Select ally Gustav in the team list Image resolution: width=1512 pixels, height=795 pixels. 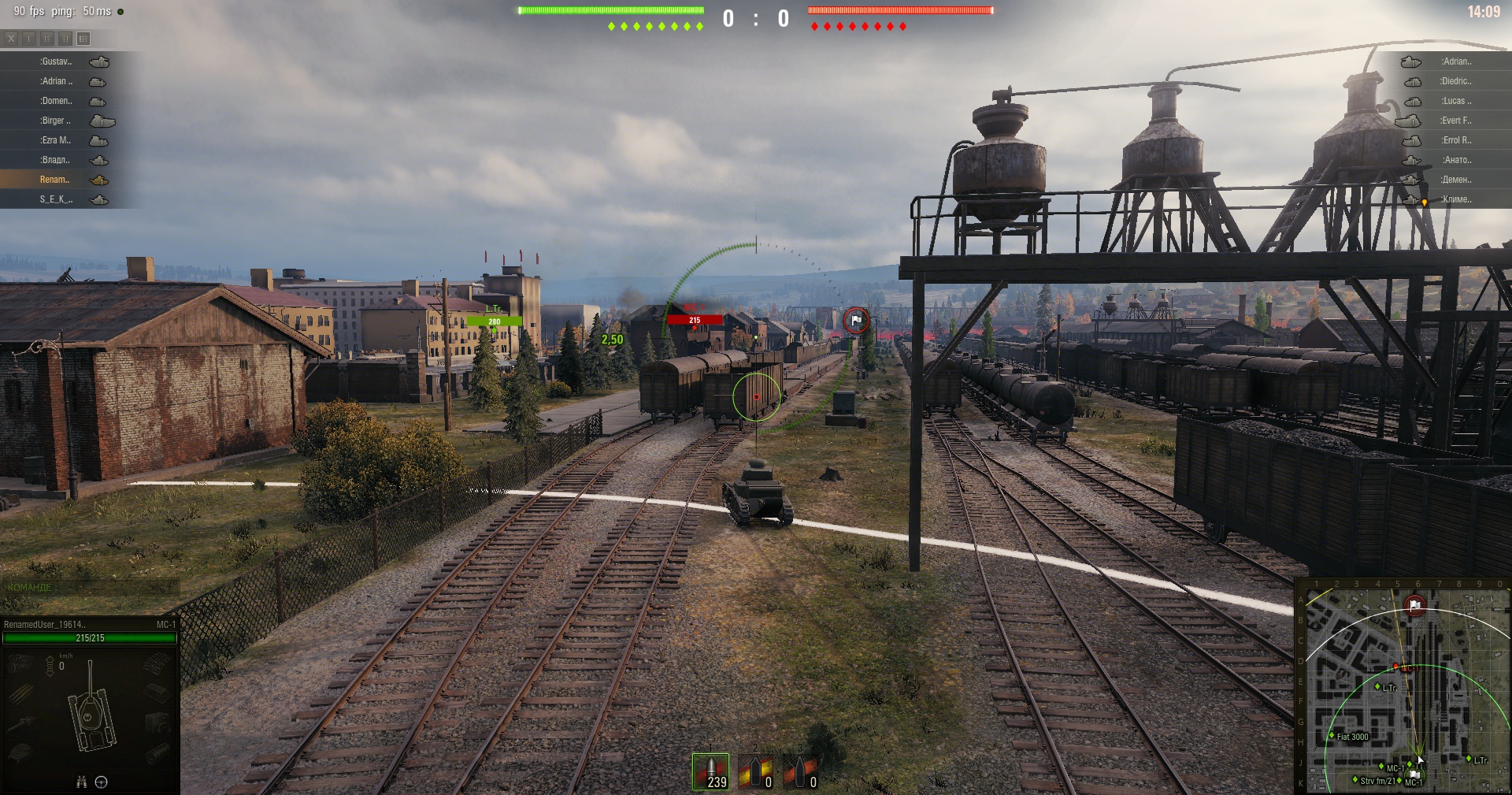click(57, 61)
